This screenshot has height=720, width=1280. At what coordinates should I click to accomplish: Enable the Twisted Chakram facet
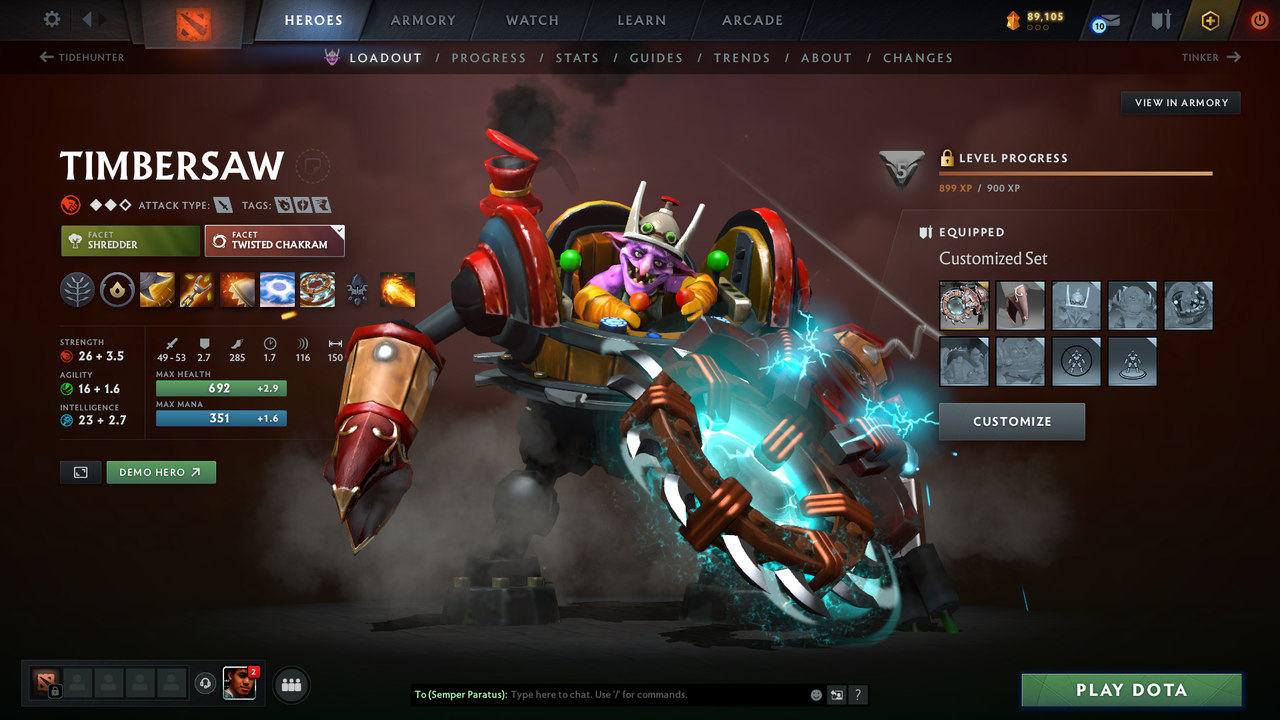point(274,240)
